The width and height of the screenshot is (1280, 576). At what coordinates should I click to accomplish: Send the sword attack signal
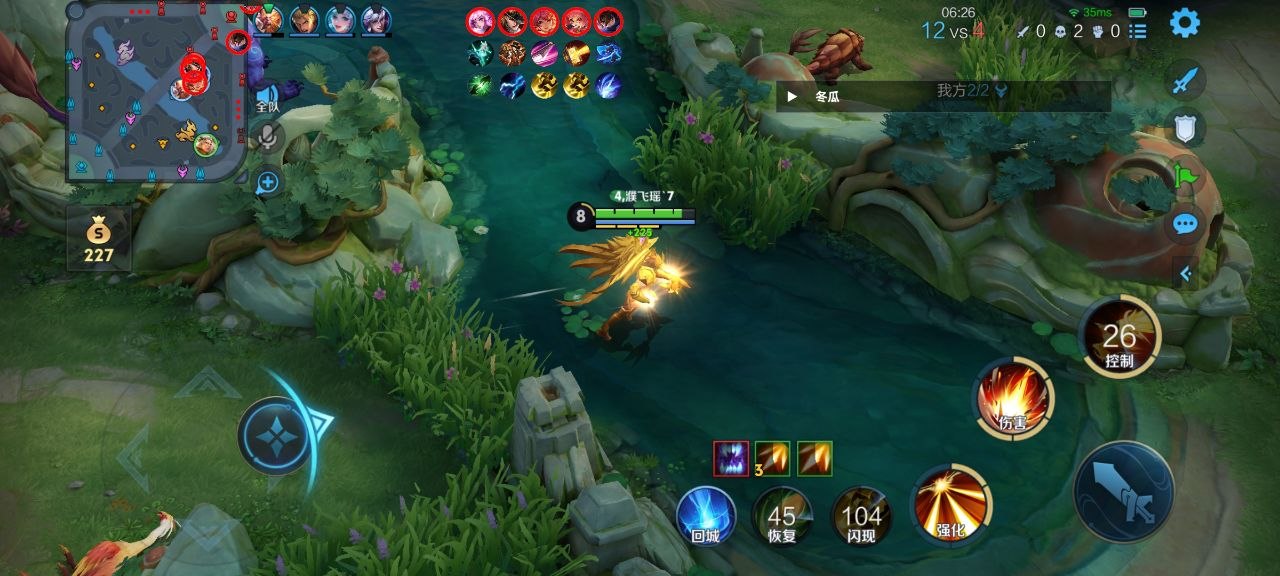[1185, 80]
